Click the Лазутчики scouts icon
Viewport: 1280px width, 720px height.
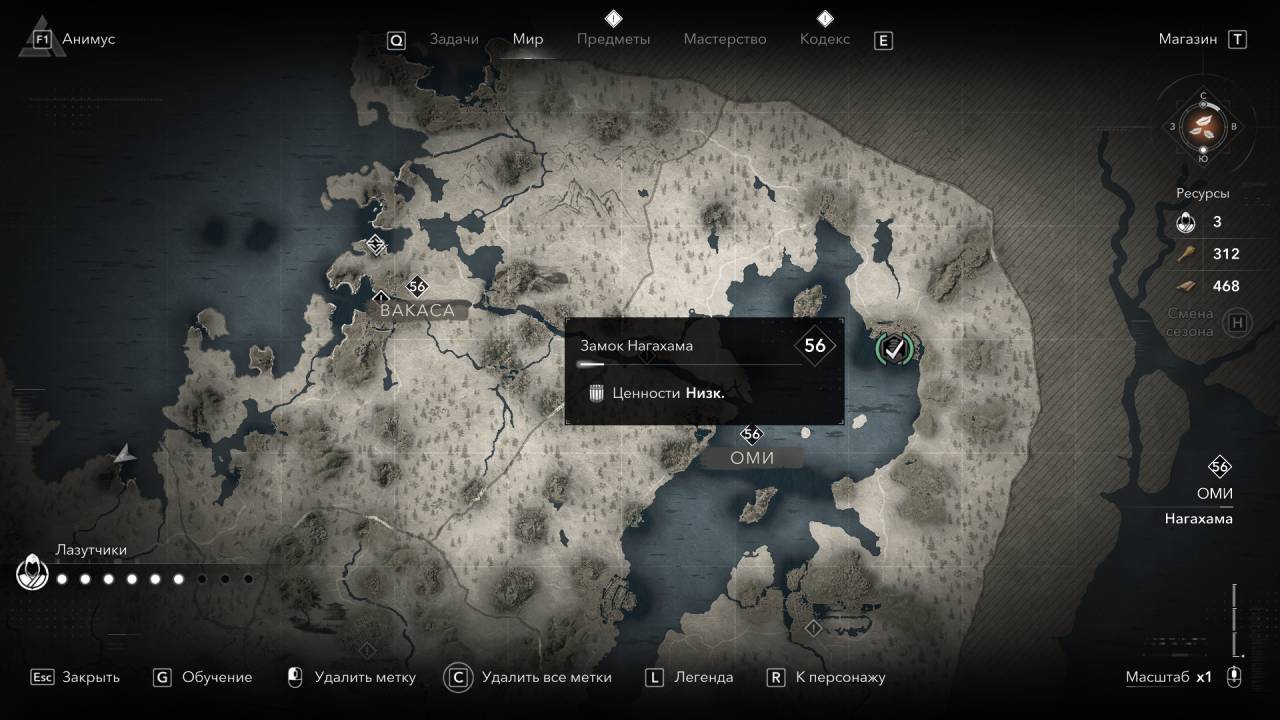[x=32, y=575]
